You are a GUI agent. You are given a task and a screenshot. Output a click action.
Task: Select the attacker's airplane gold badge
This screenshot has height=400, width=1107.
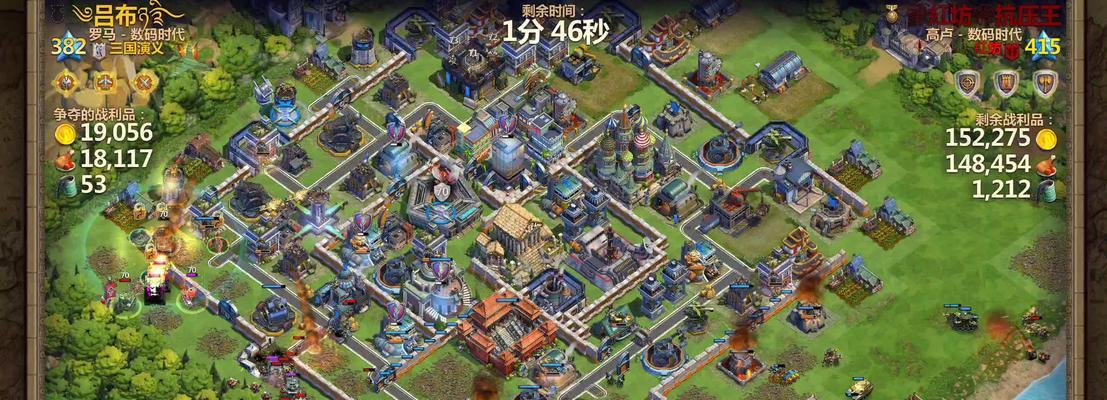tap(106, 81)
